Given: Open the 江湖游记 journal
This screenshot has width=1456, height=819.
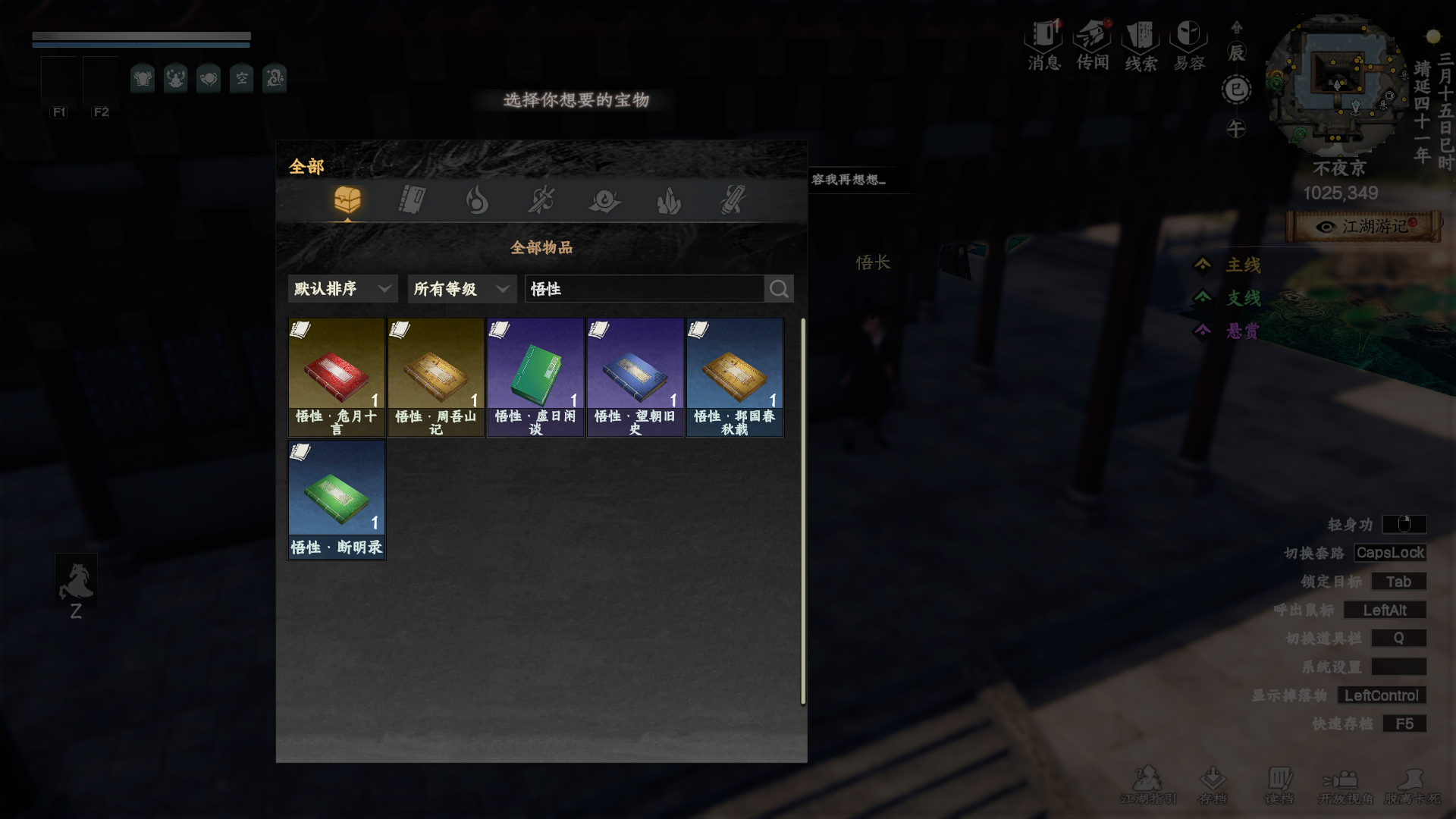Looking at the screenshot, I should tap(1364, 227).
